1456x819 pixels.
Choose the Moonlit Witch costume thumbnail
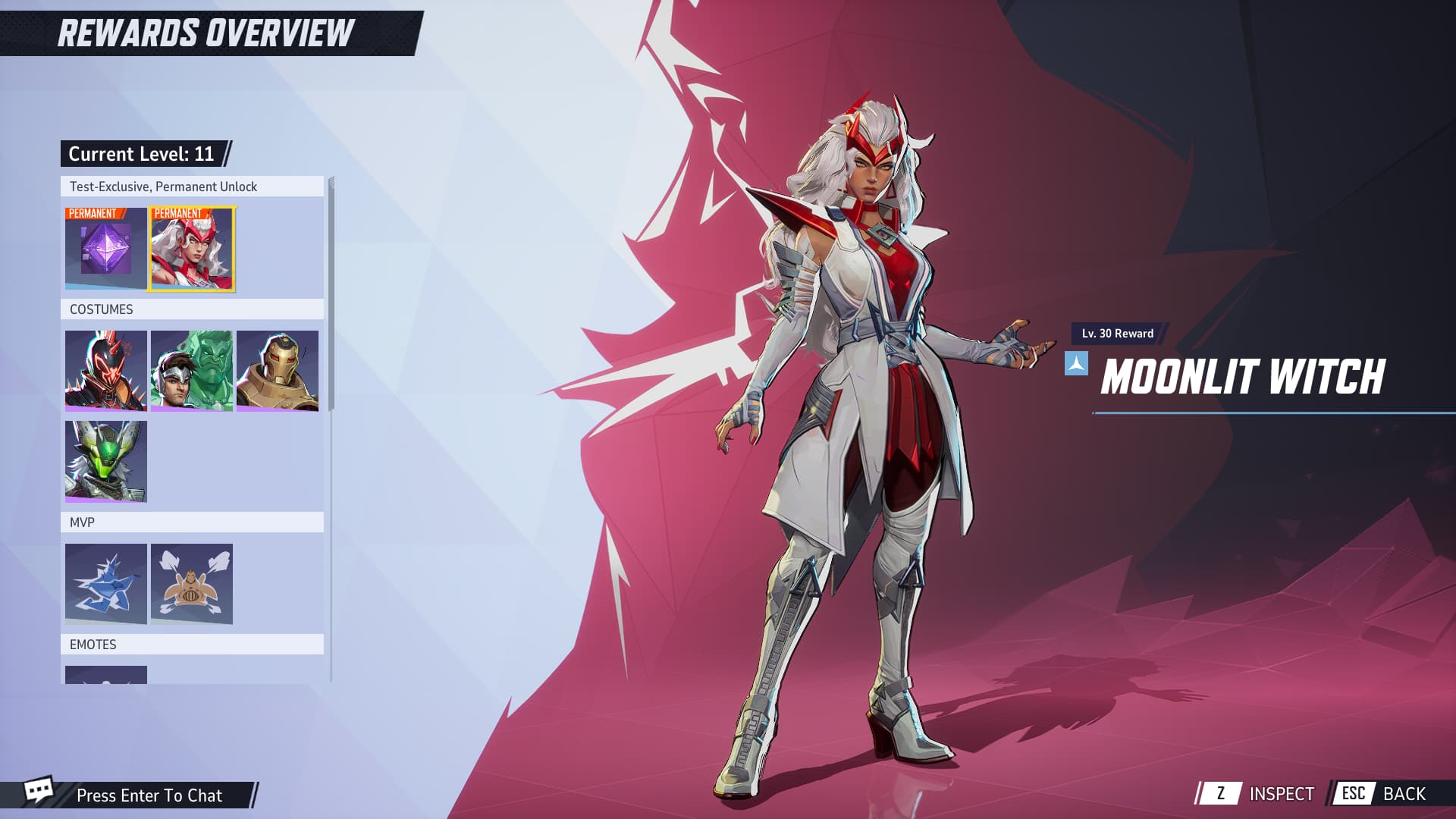coord(192,249)
